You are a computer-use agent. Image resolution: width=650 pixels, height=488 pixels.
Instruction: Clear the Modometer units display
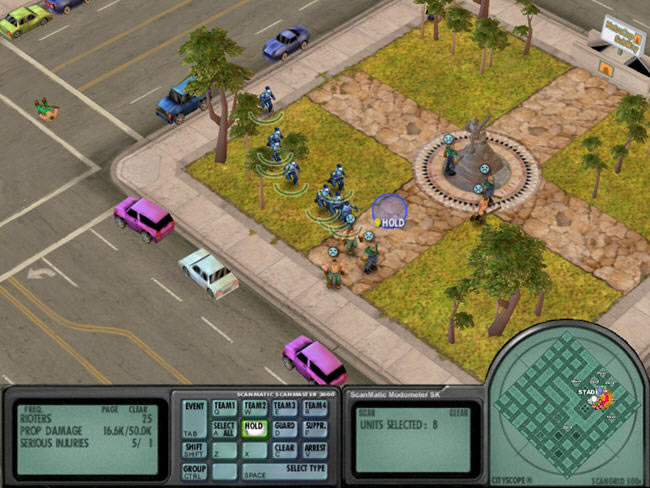[458, 413]
